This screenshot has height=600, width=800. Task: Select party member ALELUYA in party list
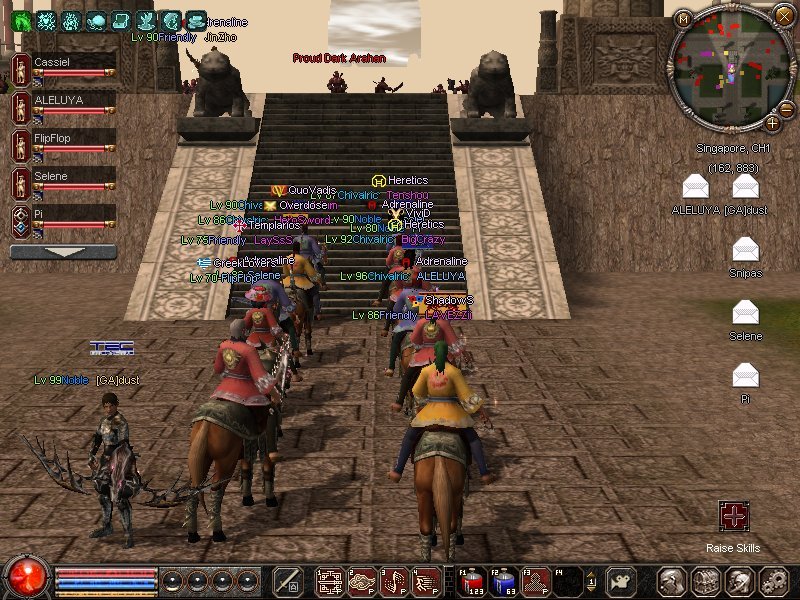tap(64, 105)
